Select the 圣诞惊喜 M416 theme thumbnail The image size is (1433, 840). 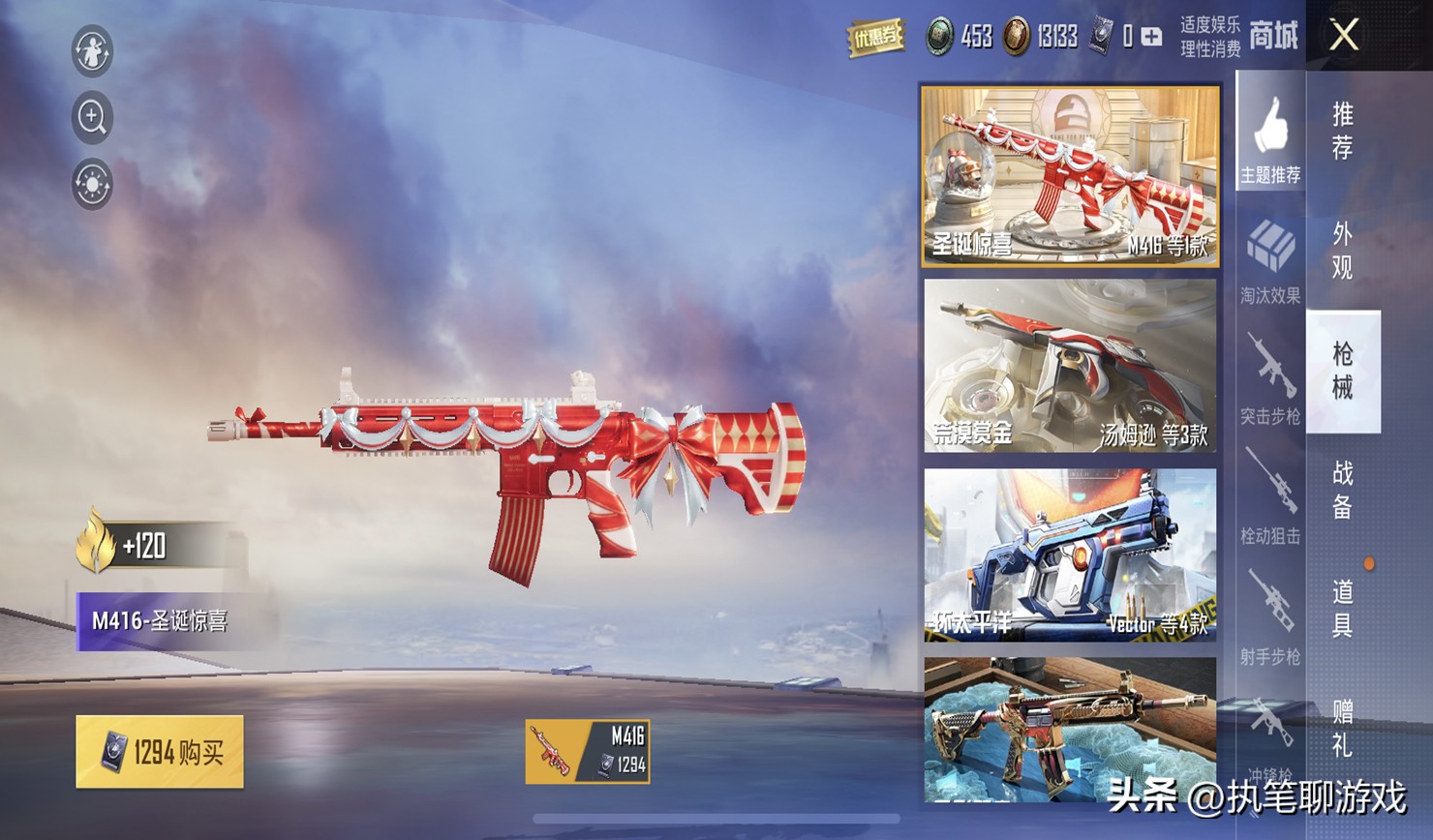point(1070,175)
